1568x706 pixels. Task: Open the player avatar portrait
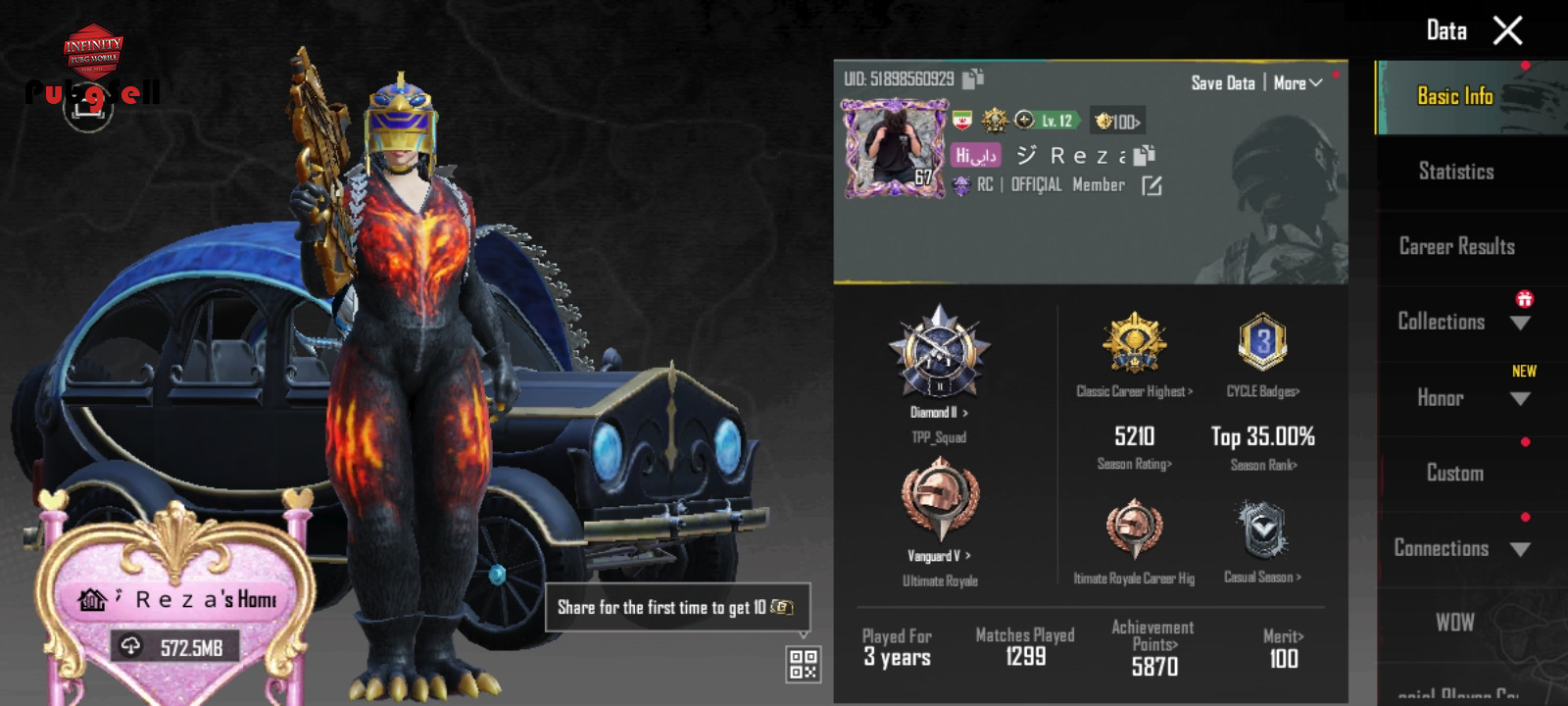[x=890, y=149]
